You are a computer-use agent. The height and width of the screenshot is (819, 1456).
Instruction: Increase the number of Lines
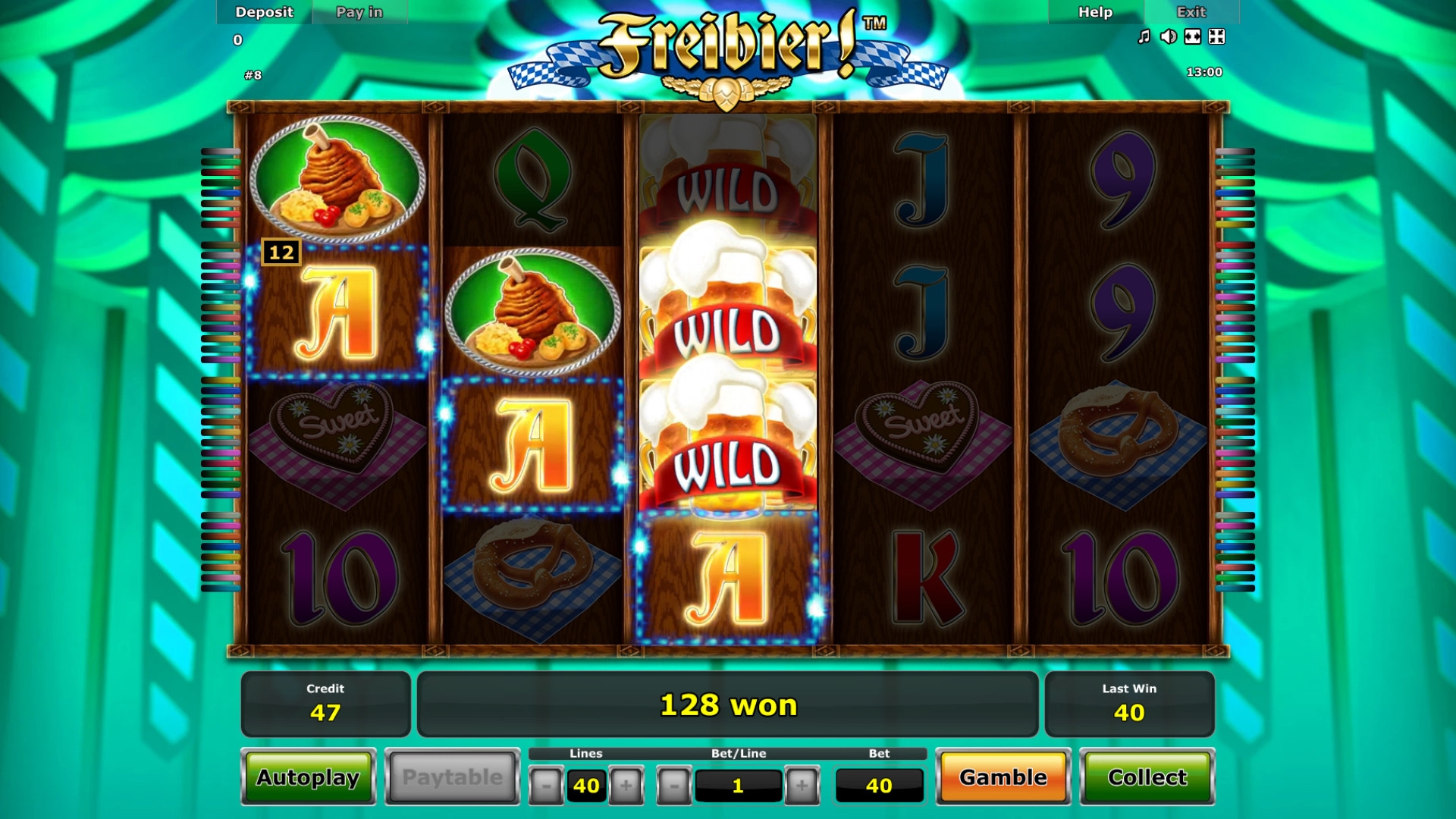coord(626,786)
